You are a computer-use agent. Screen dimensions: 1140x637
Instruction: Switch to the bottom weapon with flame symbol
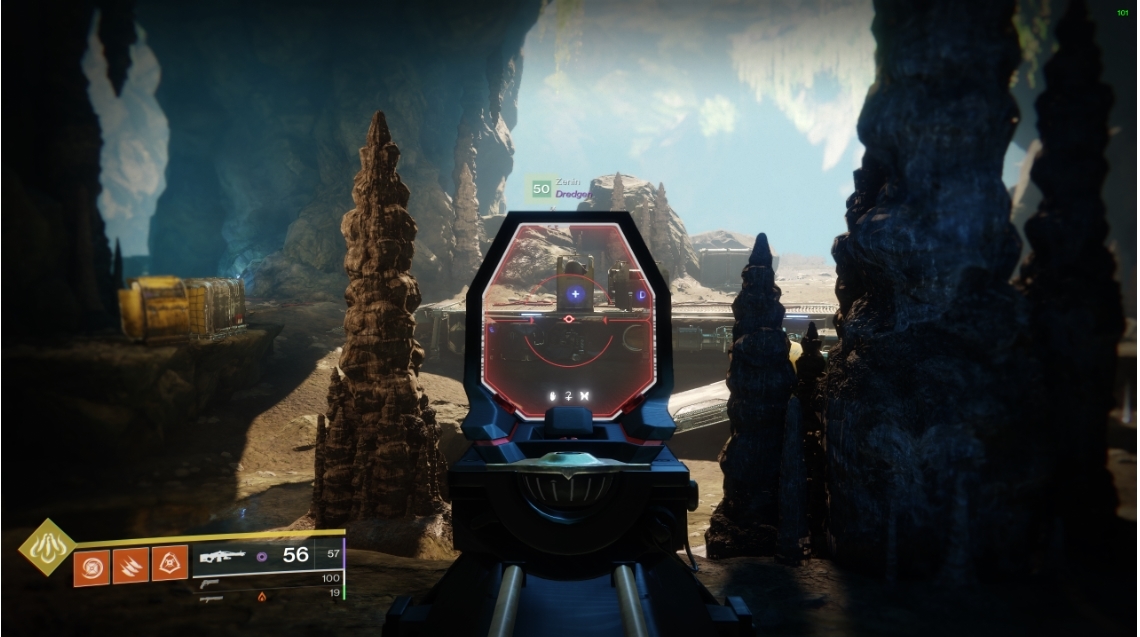pyautogui.click(x=212, y=598)
